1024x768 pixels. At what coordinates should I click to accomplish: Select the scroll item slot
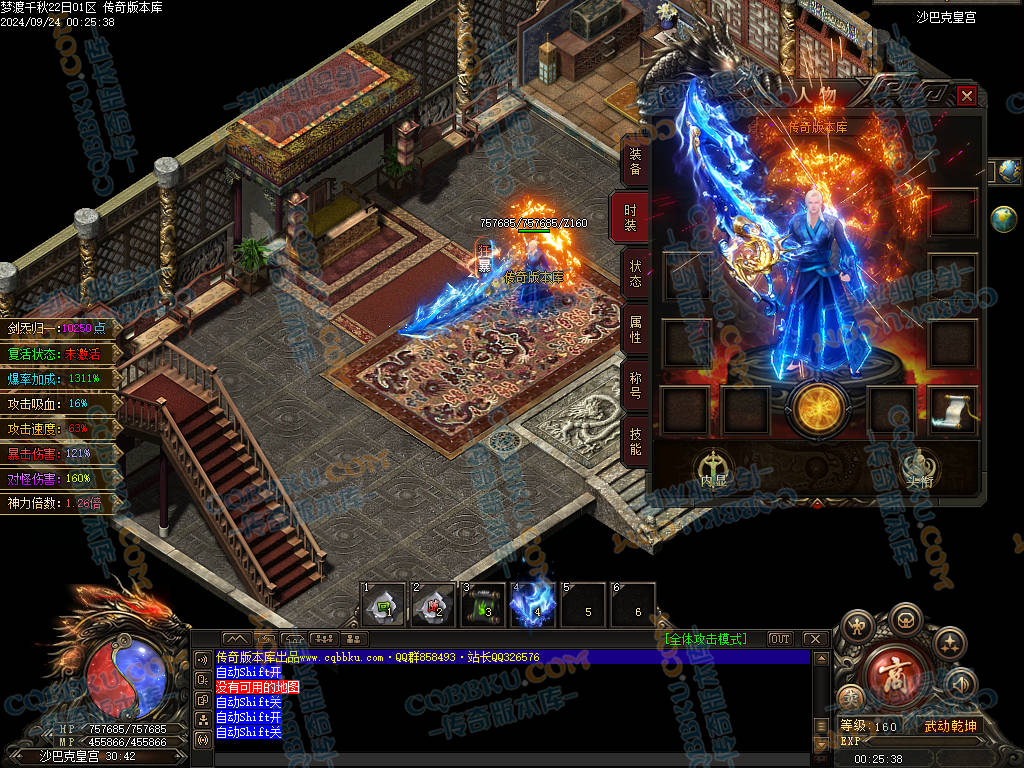pos(952,410)
